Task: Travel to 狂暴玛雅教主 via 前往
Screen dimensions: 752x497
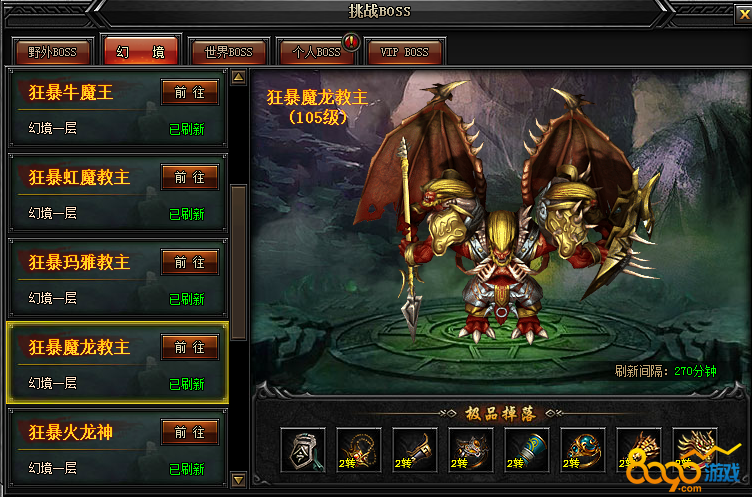Action: (189, 262)
